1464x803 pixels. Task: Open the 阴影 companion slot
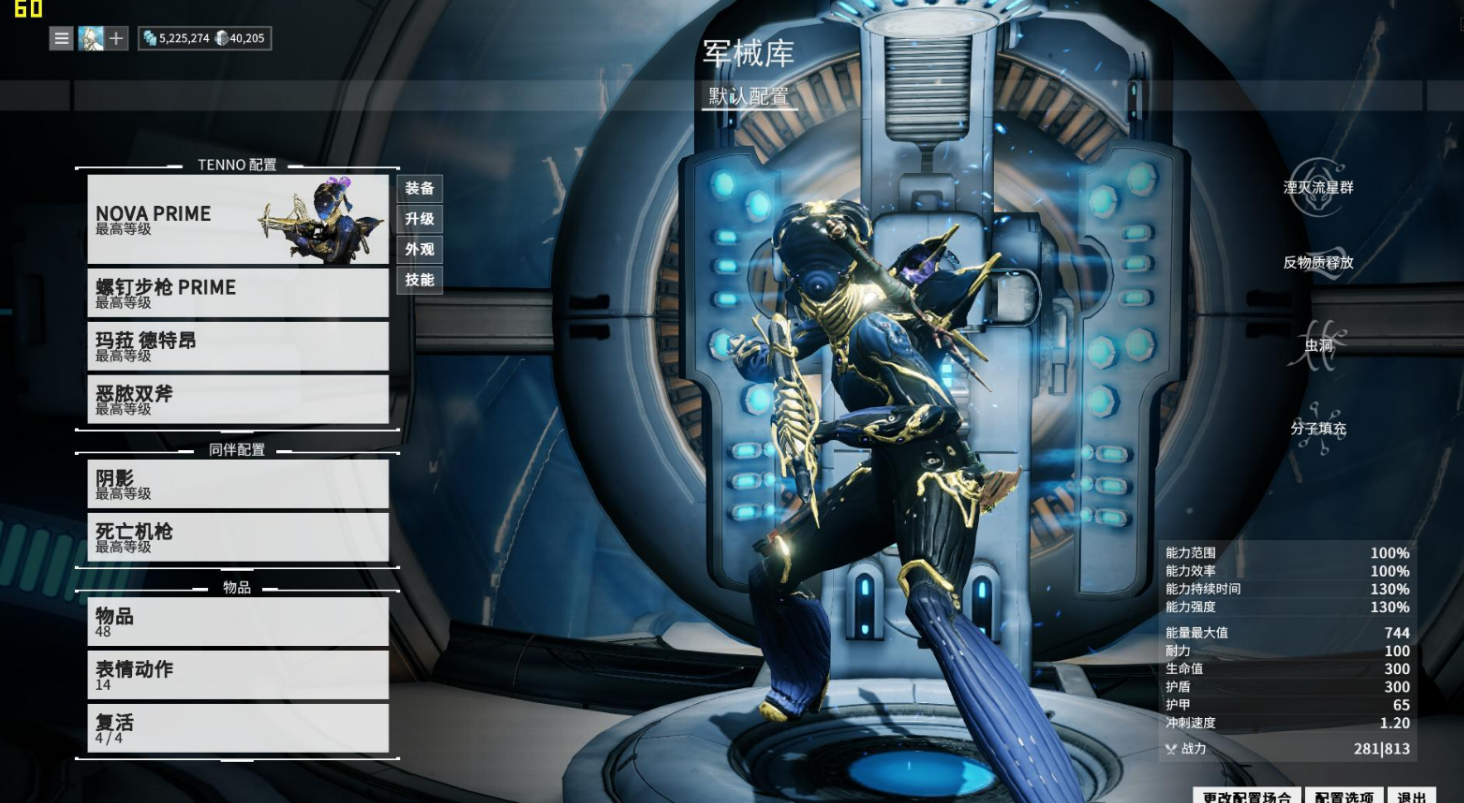pos(238,484)
